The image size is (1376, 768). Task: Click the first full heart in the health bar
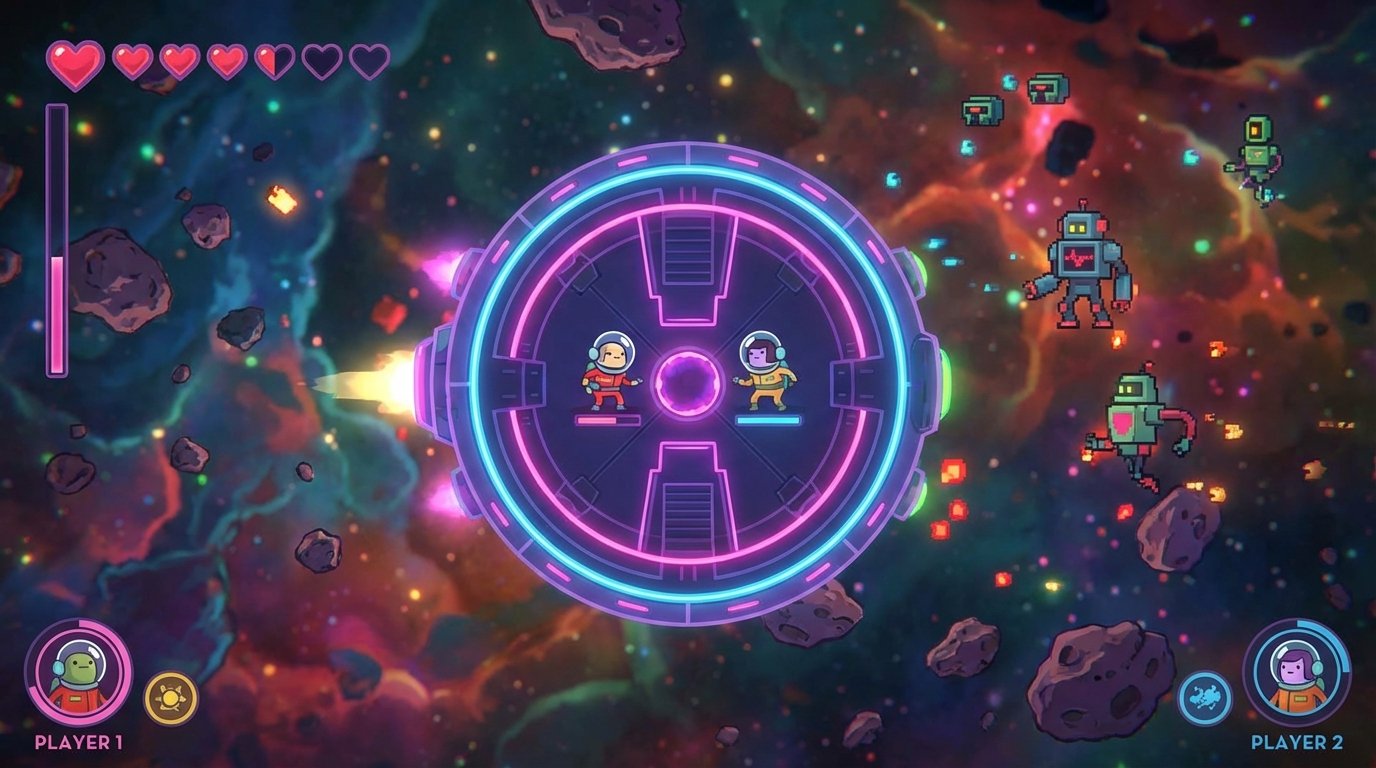[x=72, y=60]
